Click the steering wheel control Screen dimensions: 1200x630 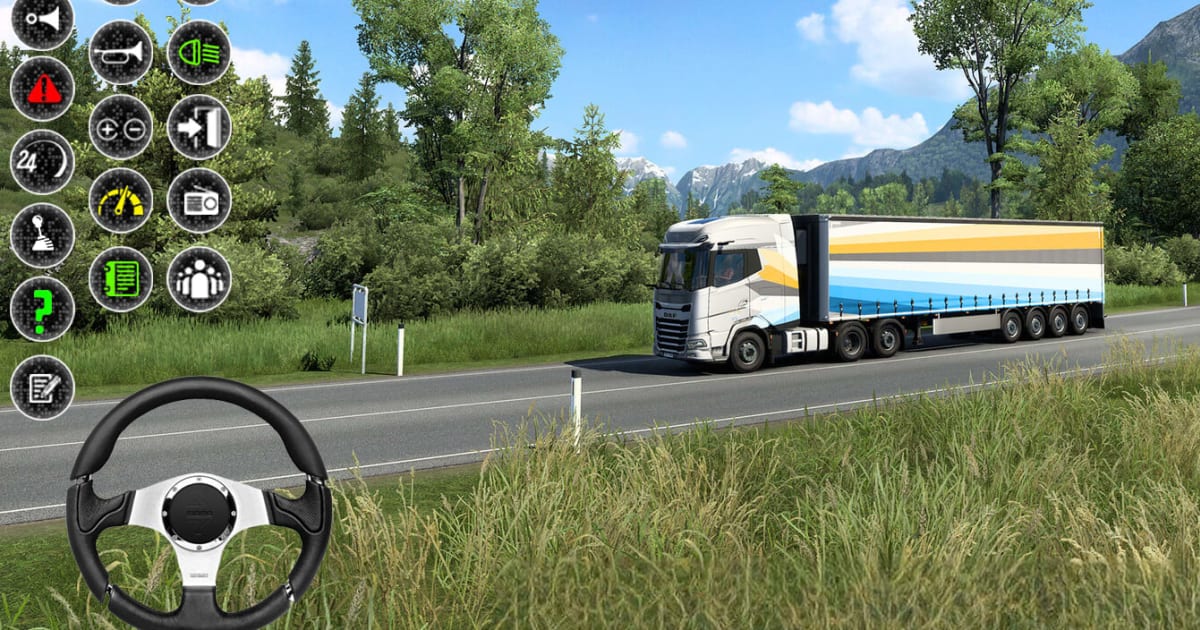(x=199, y=503)
